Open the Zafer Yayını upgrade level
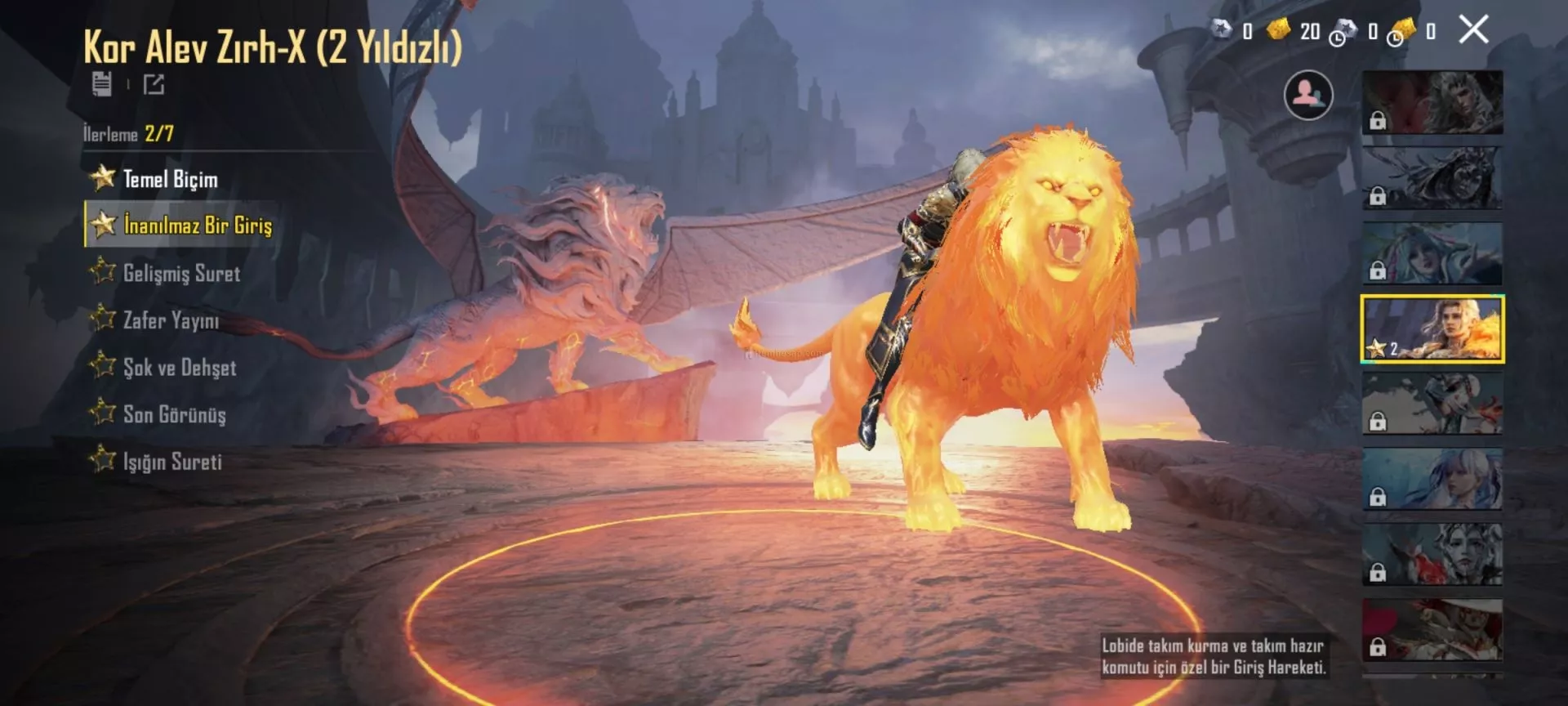1568x706 pixels. (x=171, y=320)
